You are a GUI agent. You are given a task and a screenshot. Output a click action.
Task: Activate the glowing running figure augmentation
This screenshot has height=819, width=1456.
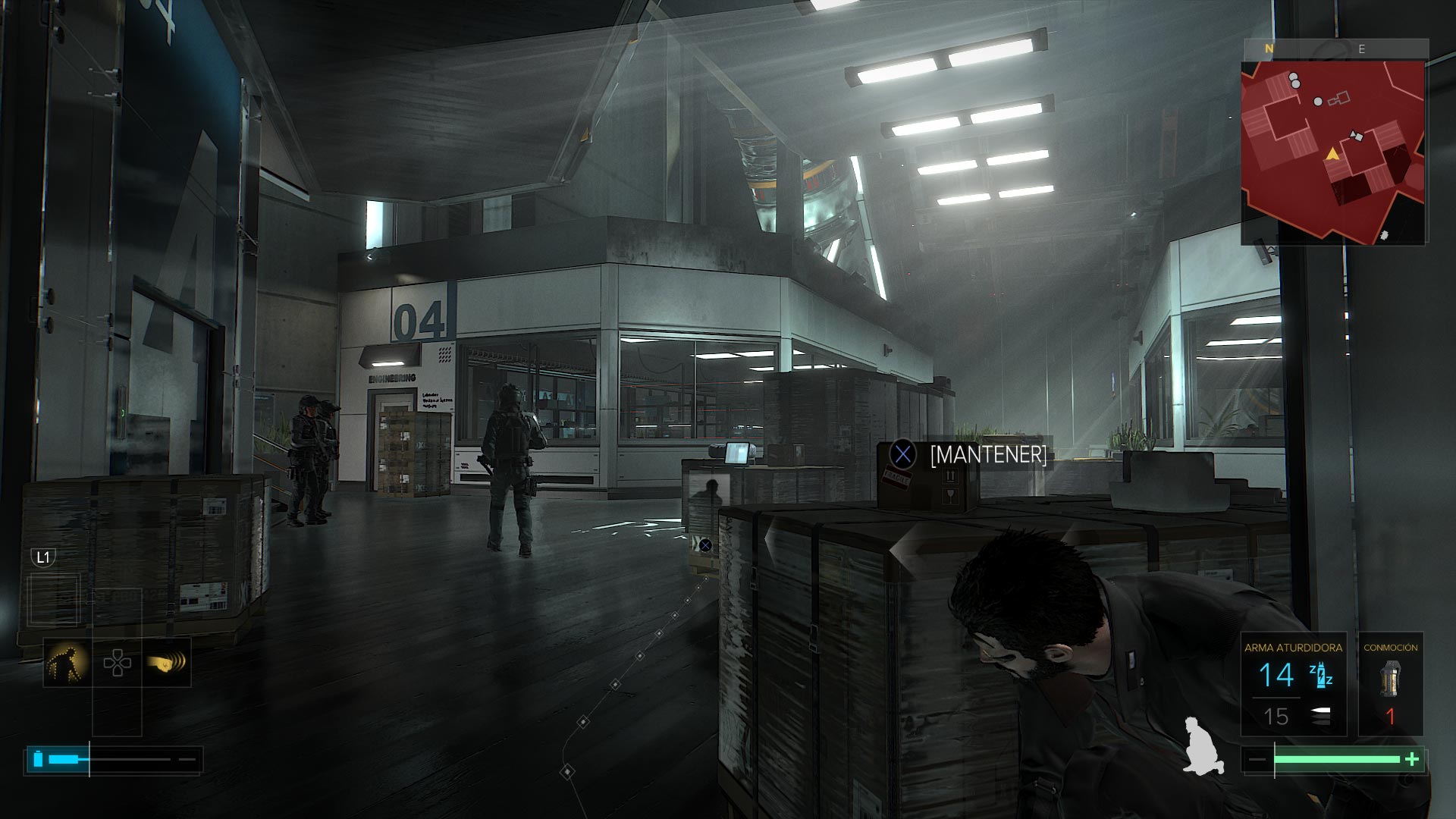point(67,663)
